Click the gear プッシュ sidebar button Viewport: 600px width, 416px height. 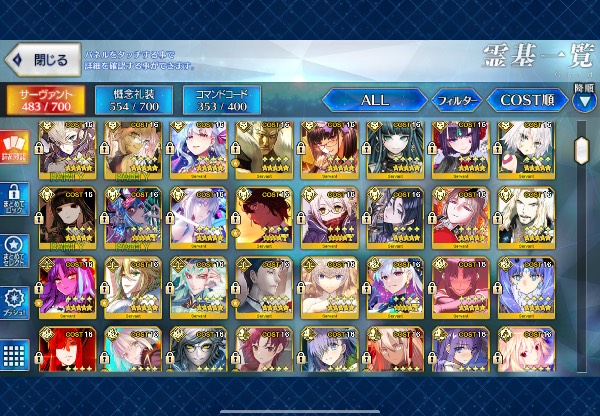coord(14,302)
